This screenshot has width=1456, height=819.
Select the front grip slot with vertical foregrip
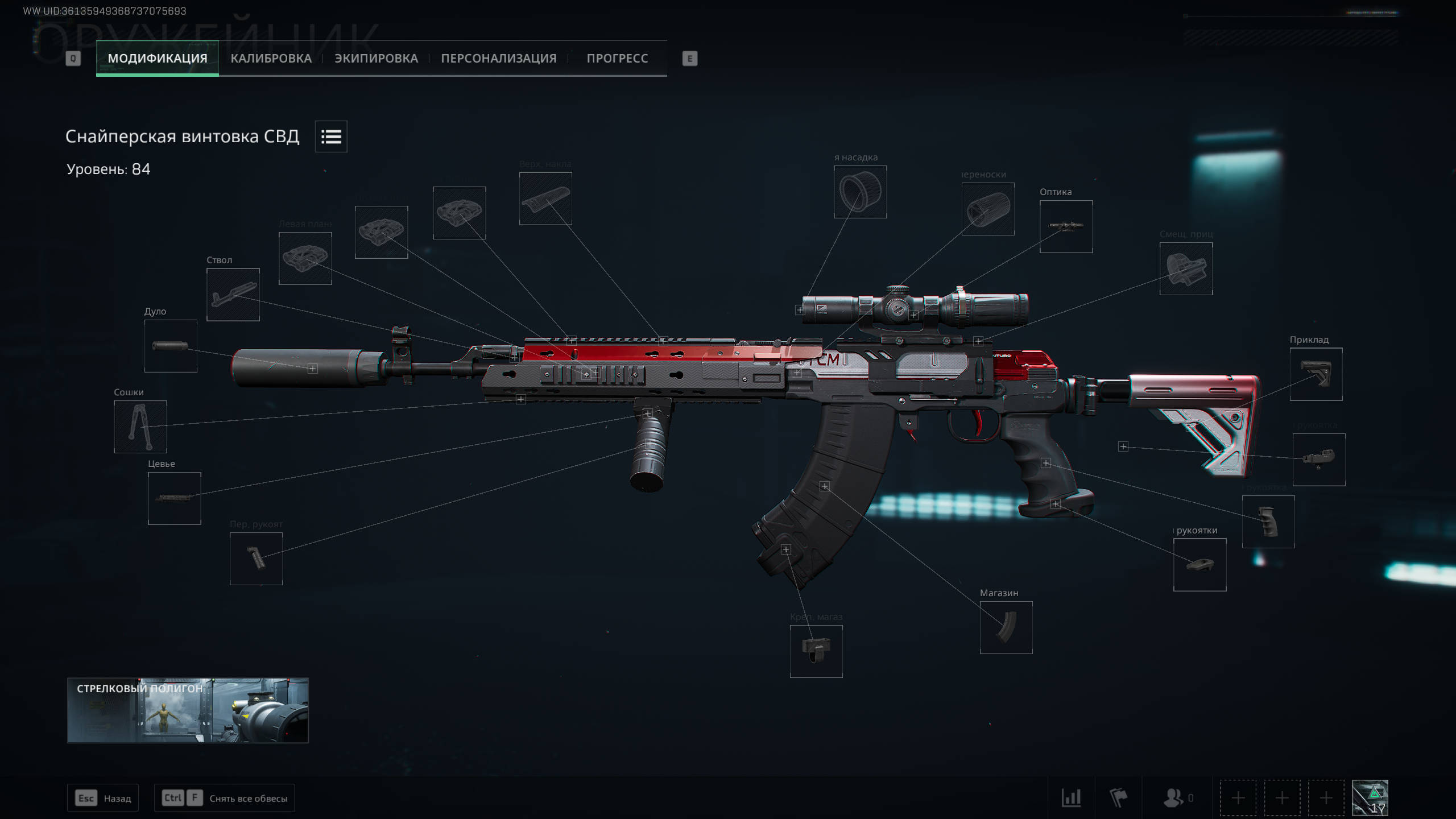coord(256,559)
